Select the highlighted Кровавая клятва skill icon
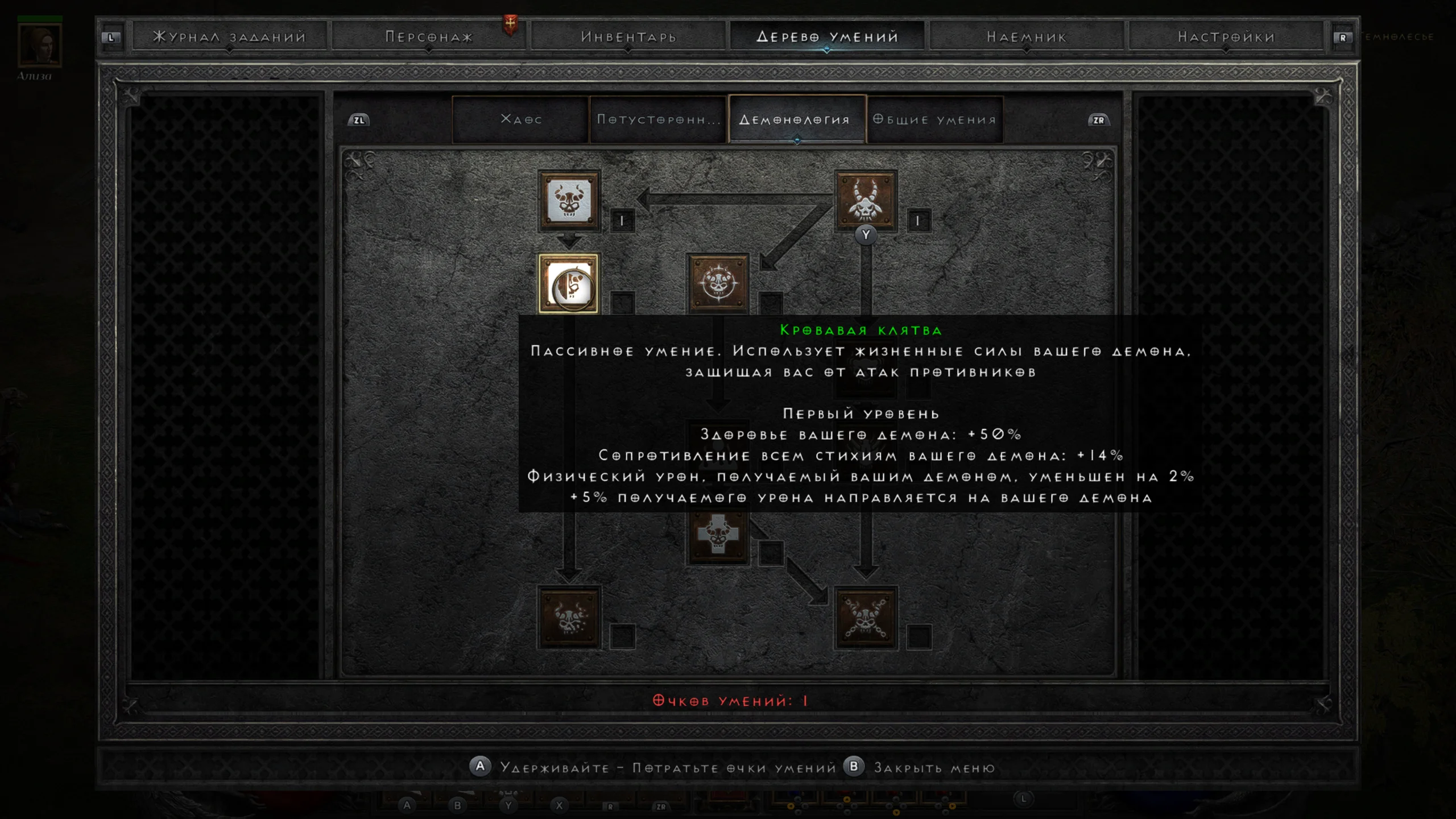Image resolution: width=1456 pixels, height=819 pixels. [x=569, y=284]
